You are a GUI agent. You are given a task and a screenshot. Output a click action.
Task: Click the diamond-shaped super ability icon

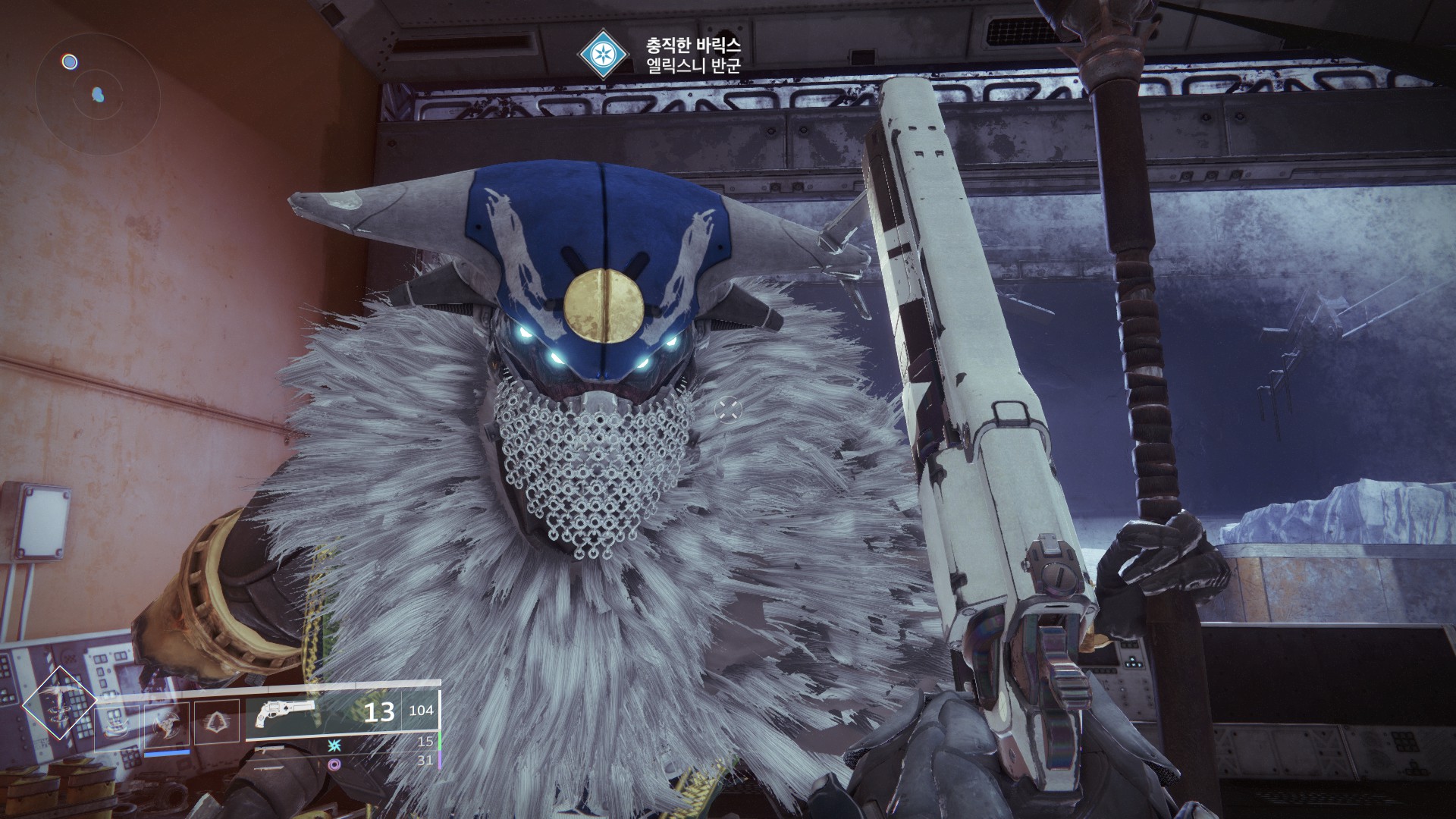59,704
